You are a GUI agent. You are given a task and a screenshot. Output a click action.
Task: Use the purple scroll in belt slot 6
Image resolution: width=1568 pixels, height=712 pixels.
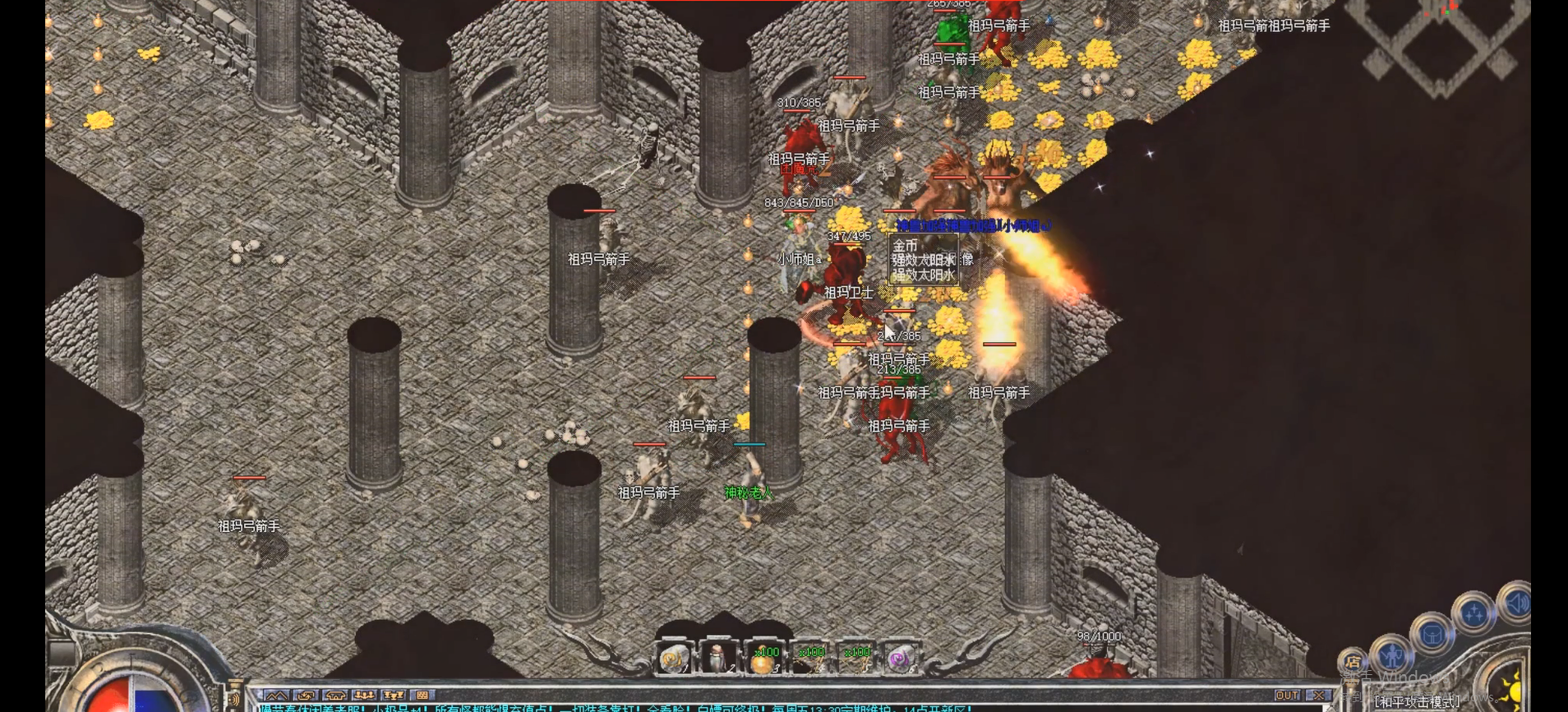[x=900, y=659]
